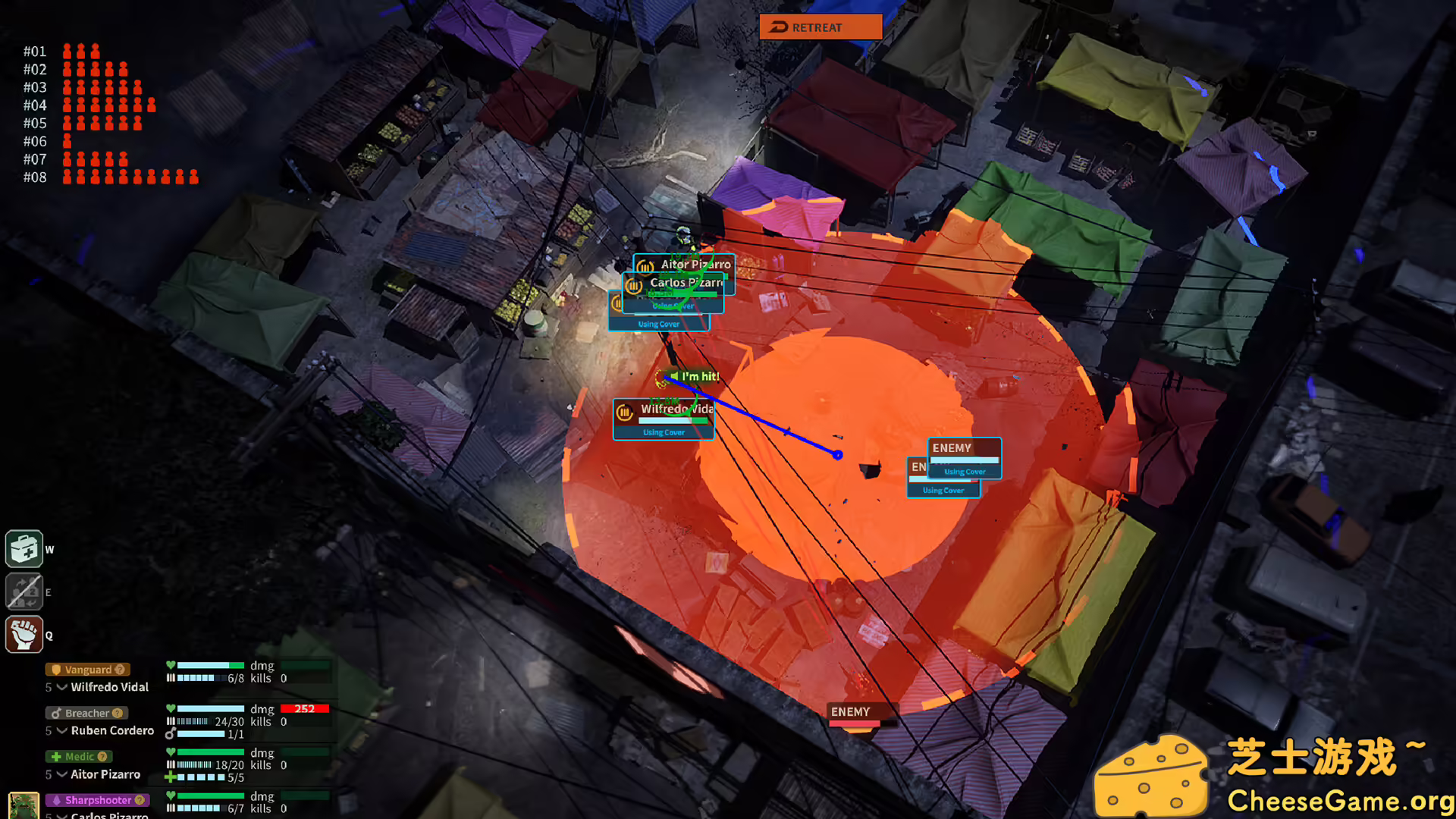Toggle the enemy's Using Cover indicator
Image resolution: width=1456 pixels, height=819 pixels.
click(x=964, y=471)
